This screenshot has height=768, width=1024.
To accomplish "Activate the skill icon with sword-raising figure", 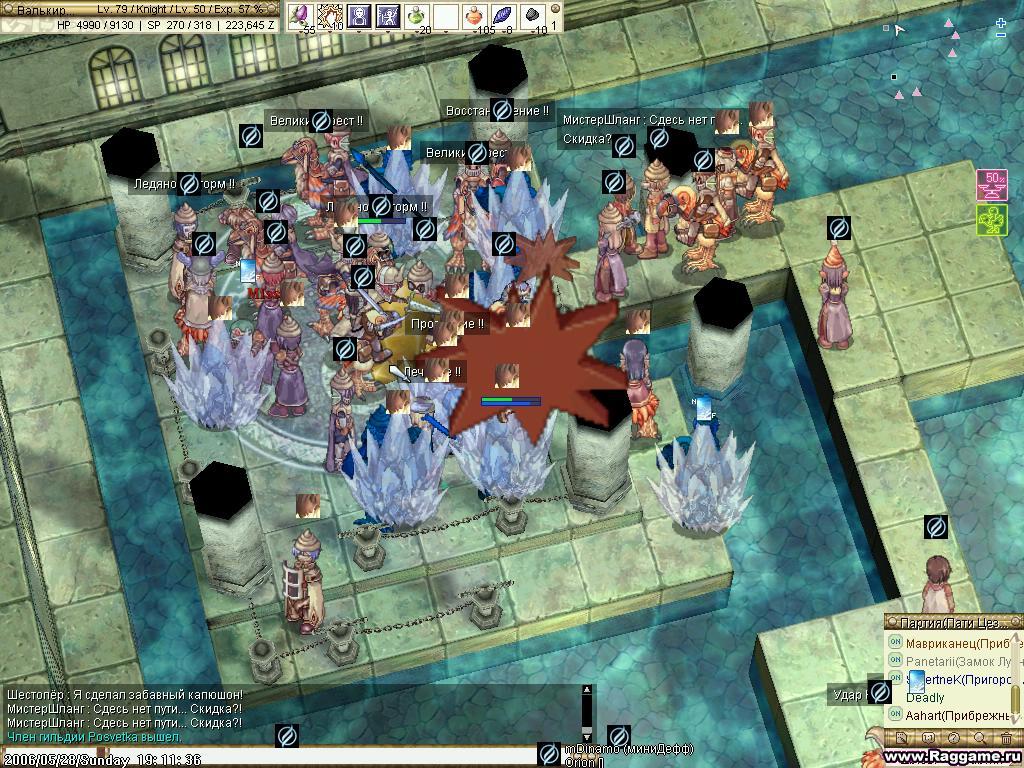I will click(x=388, y=15).
